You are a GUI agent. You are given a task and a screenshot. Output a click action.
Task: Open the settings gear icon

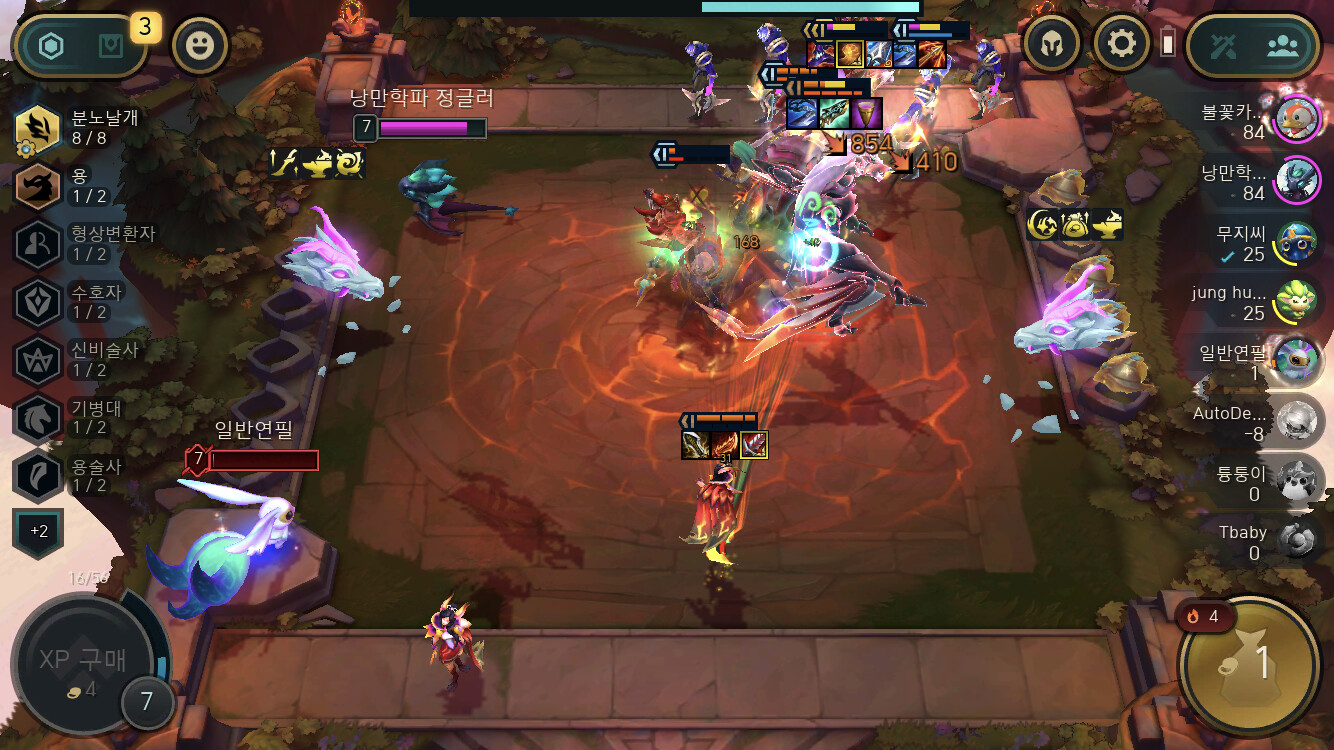1122,45
